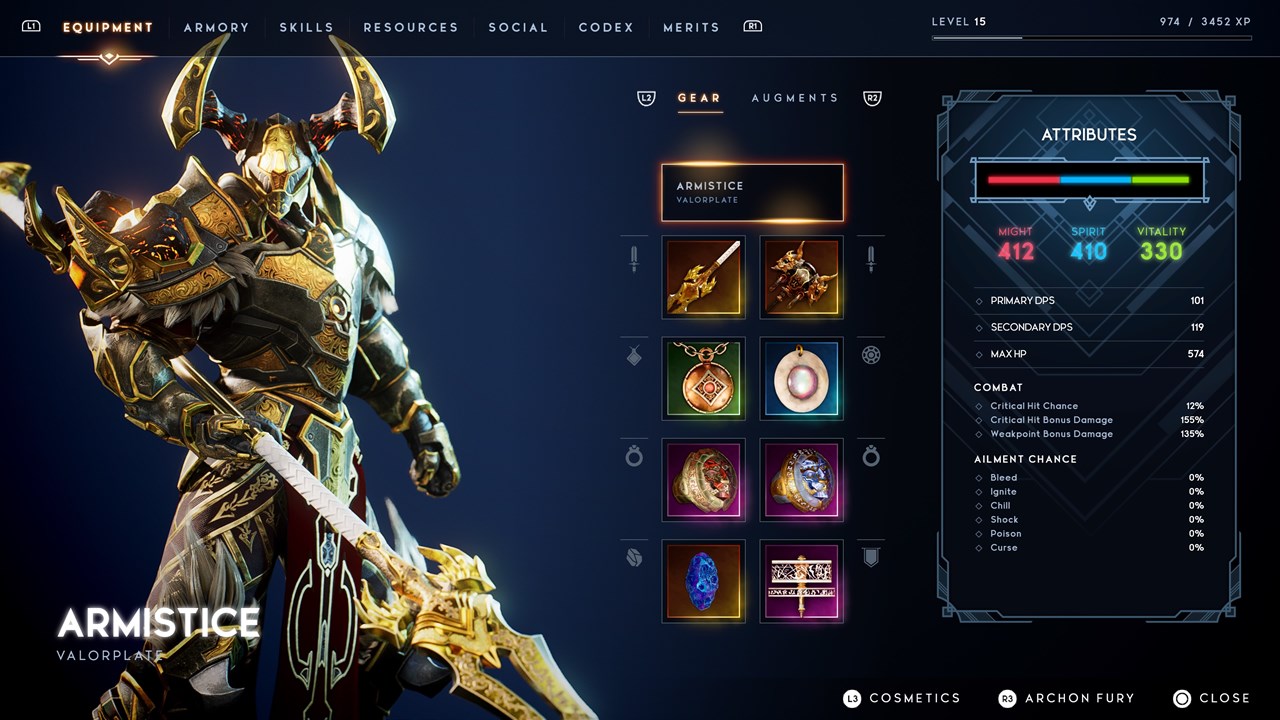1280x720 pixels.
Task: Select the golden sword weapon slot
Action: tap(703, 277)
